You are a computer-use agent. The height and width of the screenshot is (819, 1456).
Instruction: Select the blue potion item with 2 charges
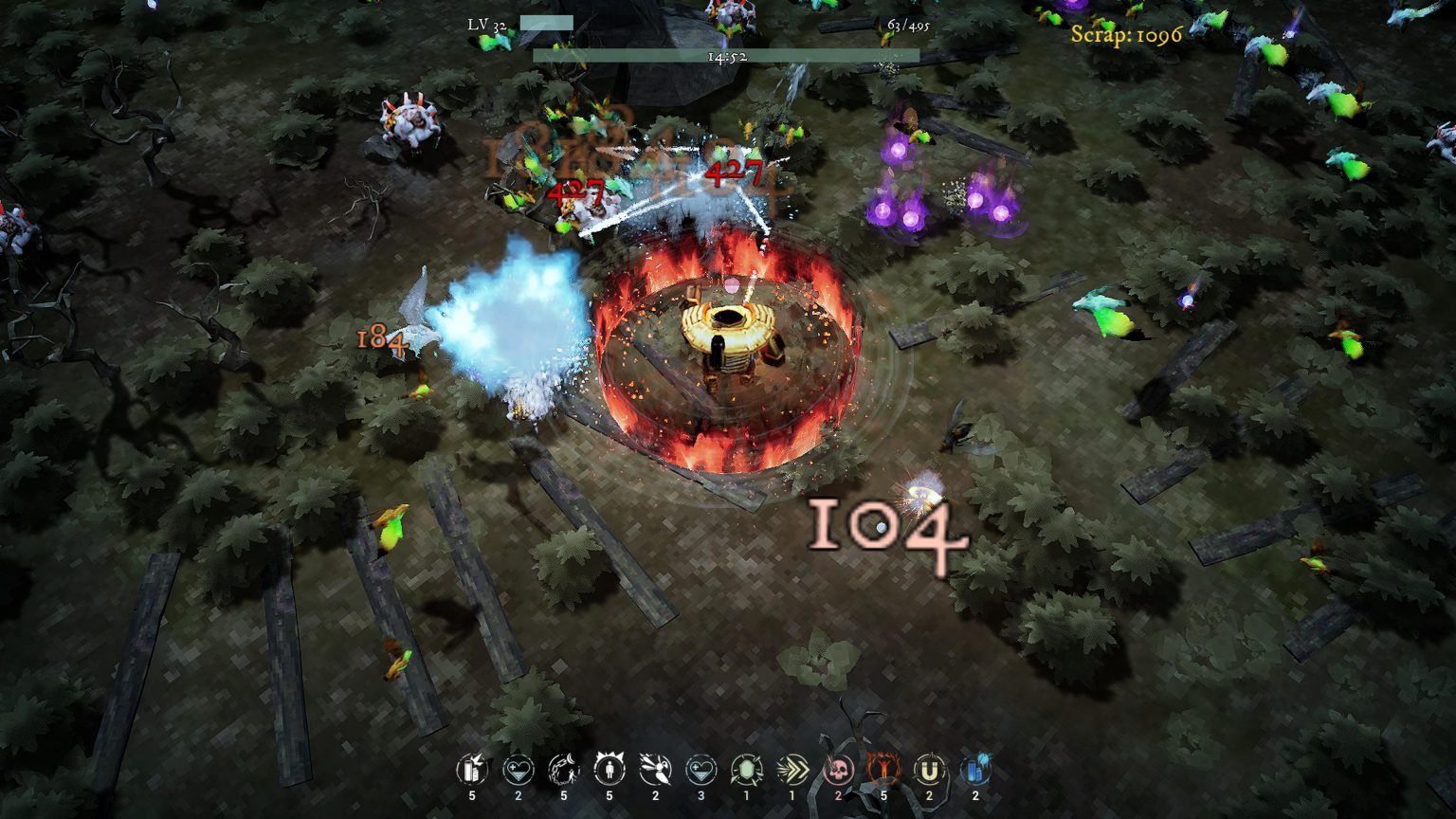pyautogui.click(x=974, y=771)
